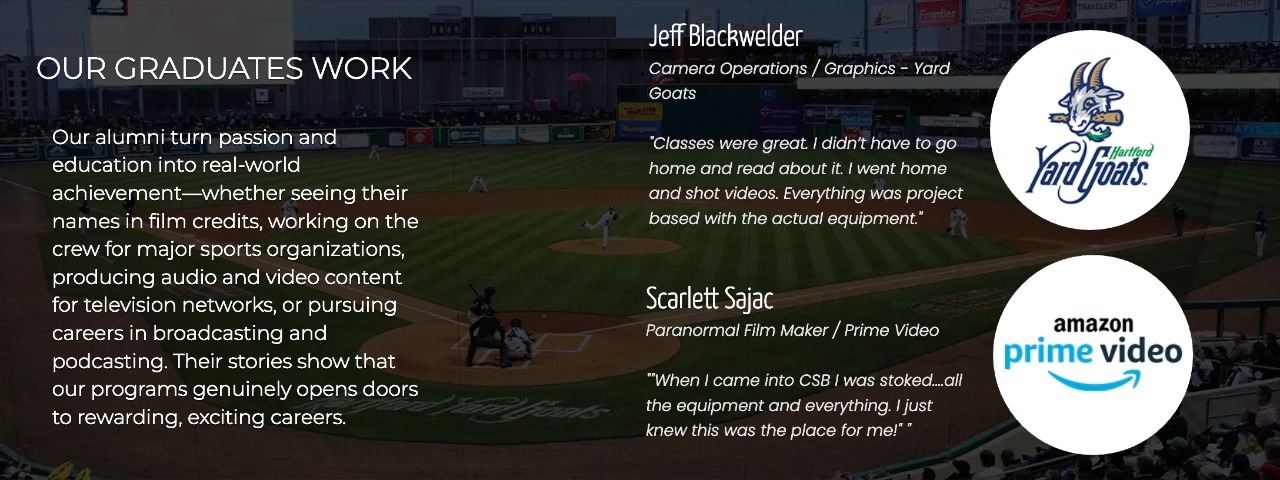Click the Hartford Yard Goats logo
The image size is (1280, 480).
1089,130
